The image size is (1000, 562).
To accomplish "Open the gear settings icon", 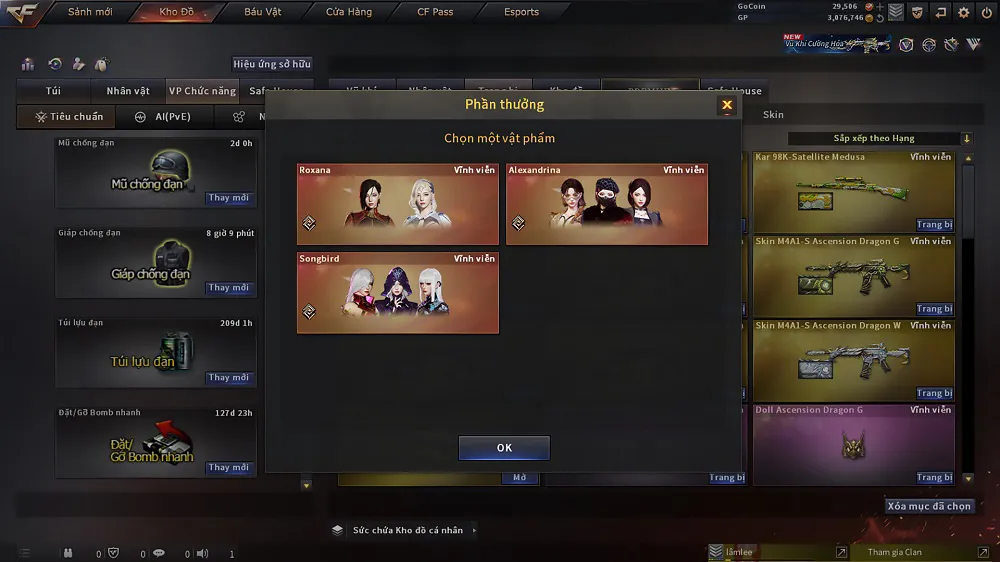I will [964, 12].
